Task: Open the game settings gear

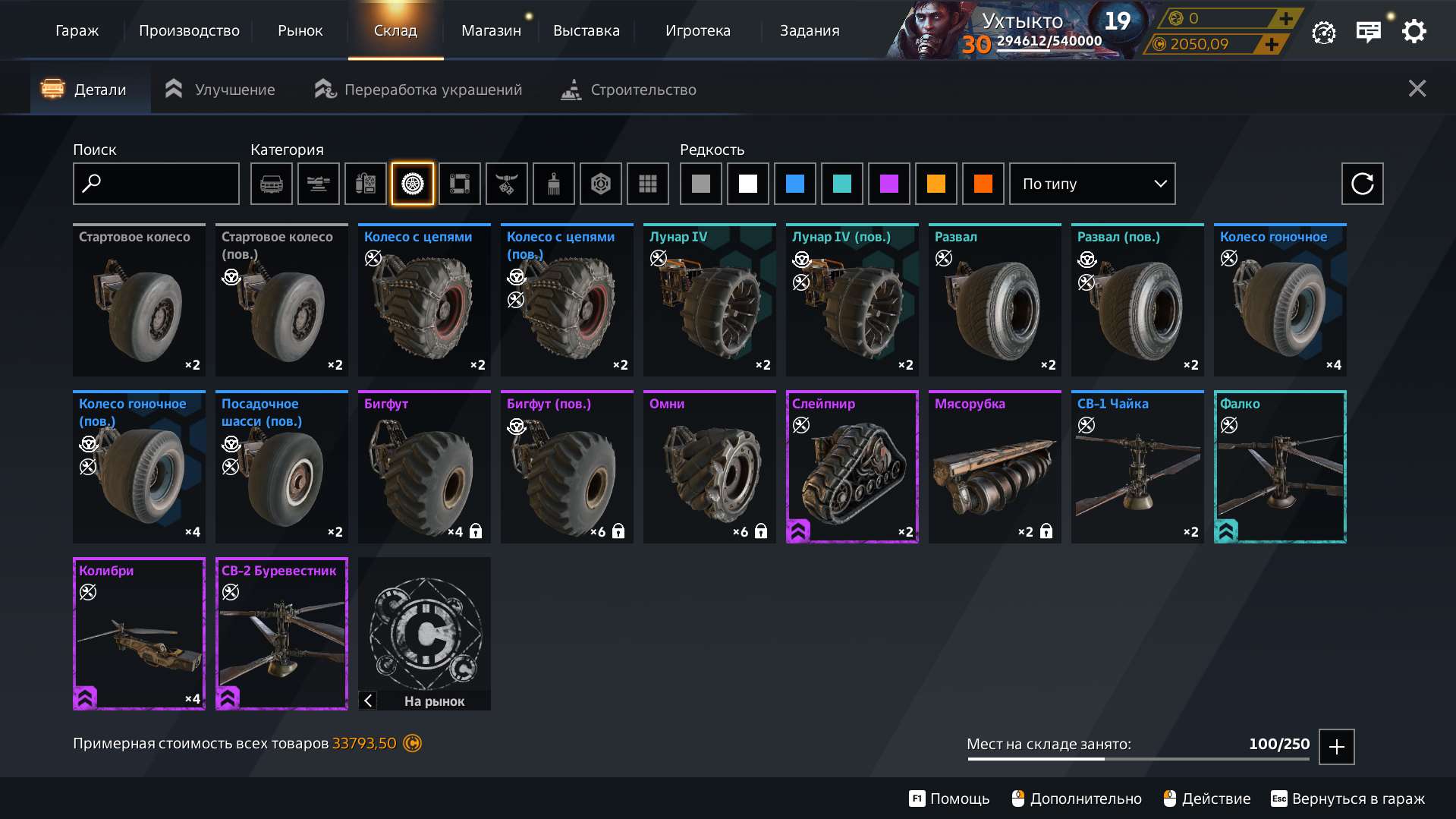Action: 1413,31
